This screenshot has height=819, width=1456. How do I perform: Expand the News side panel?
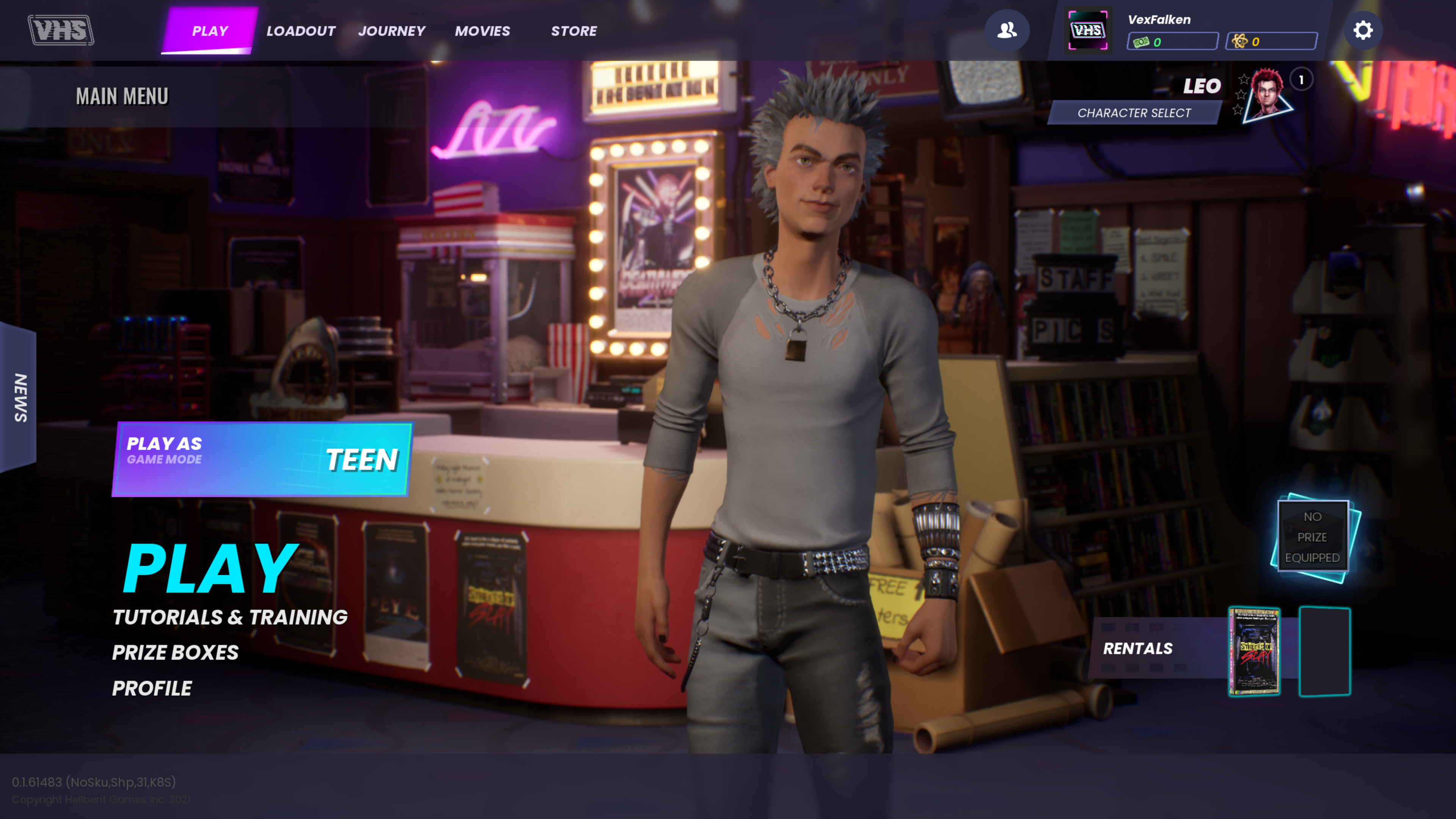(x=19, y=397)
